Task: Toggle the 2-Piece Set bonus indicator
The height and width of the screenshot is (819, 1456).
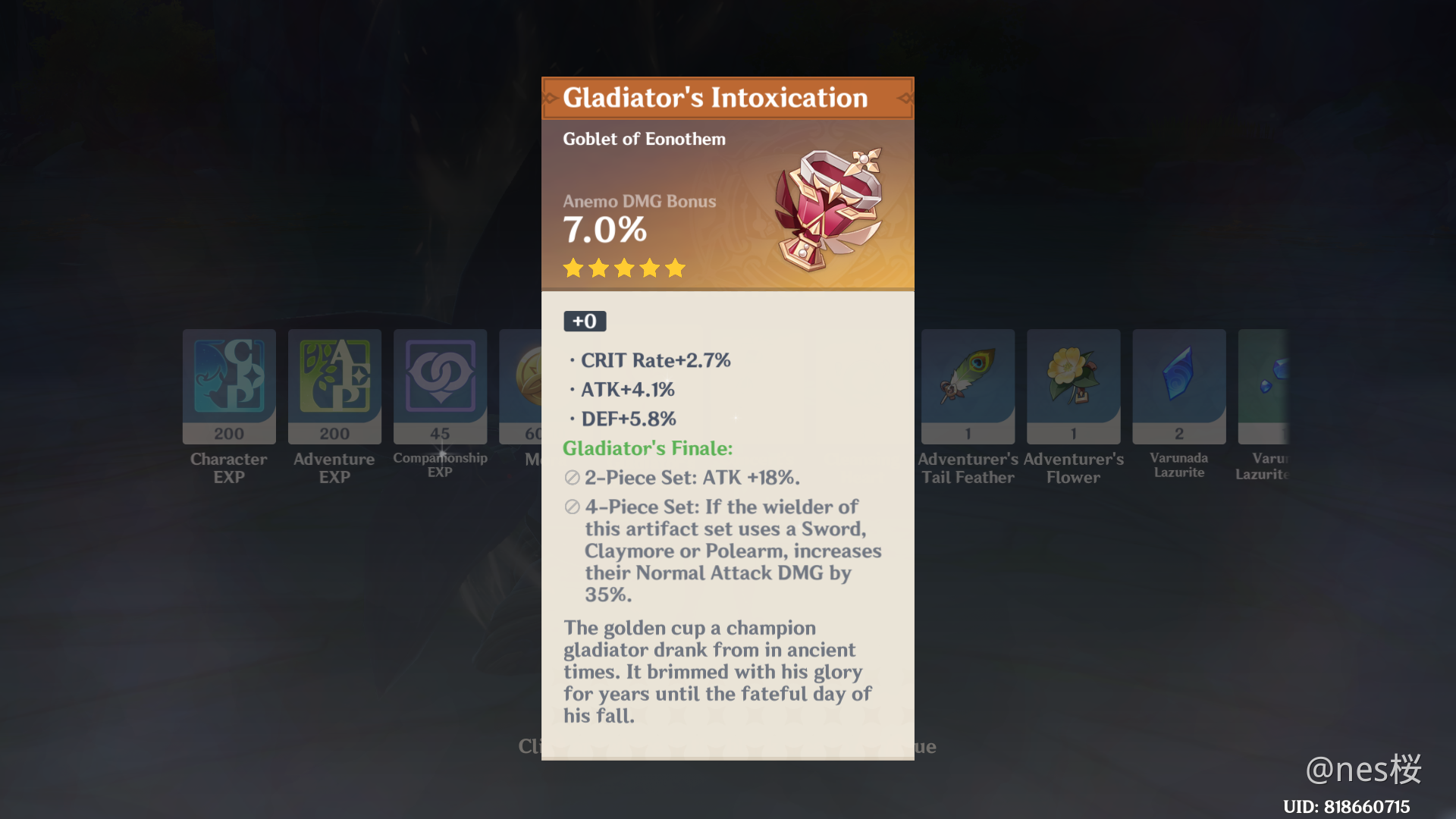Action: pyautogui.click(x=571, y=478)
